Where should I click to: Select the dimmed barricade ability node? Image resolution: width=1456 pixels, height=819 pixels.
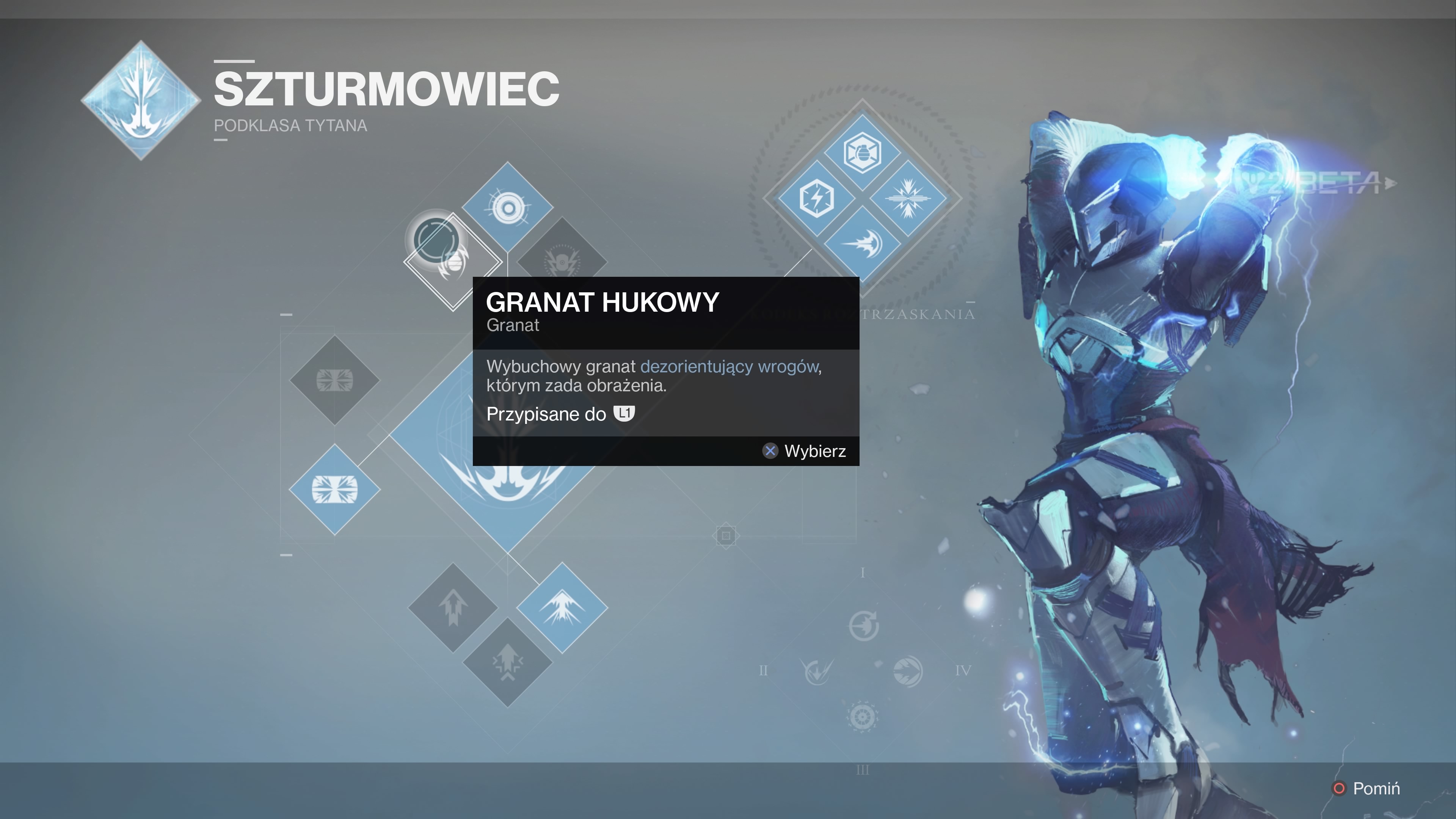tap(334, 380)
